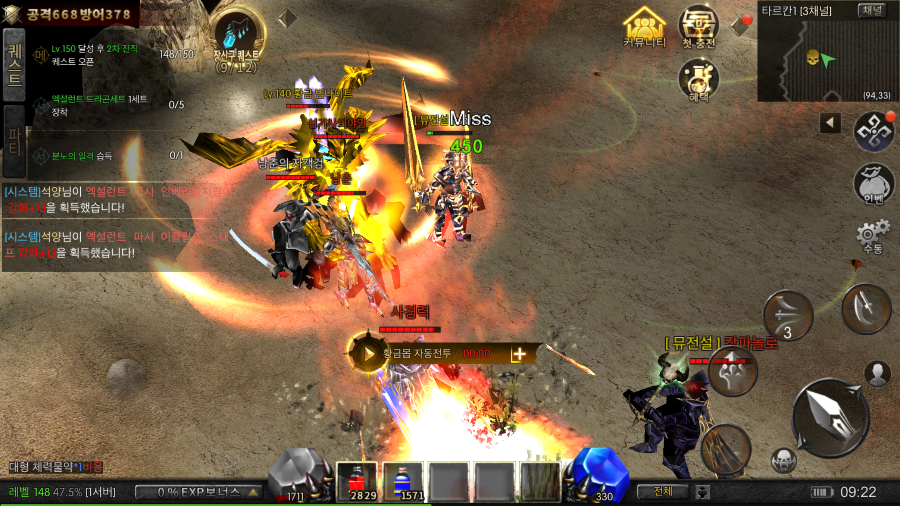Image resolution: width=900 pixels, height=506 pixels.
Task: Use the red health potion slot
Action: (x=356, y=481)
